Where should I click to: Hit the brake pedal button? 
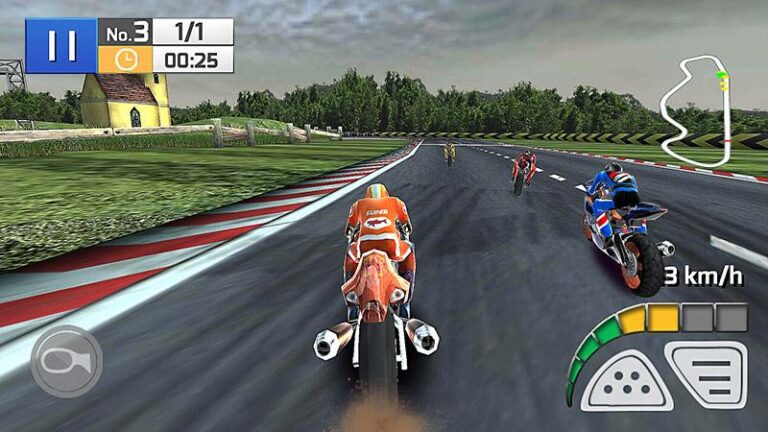(x=627, y=381)
